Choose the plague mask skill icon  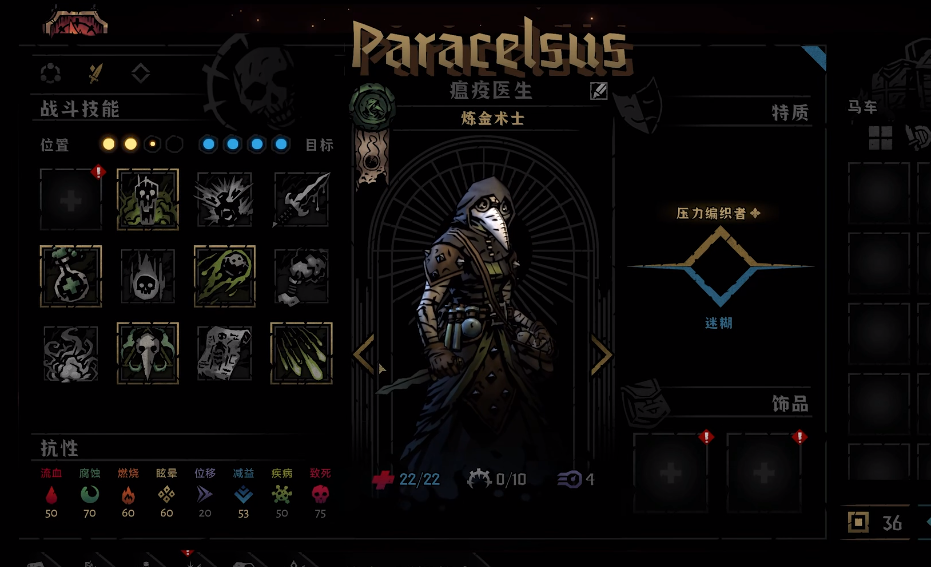point(147,353)
